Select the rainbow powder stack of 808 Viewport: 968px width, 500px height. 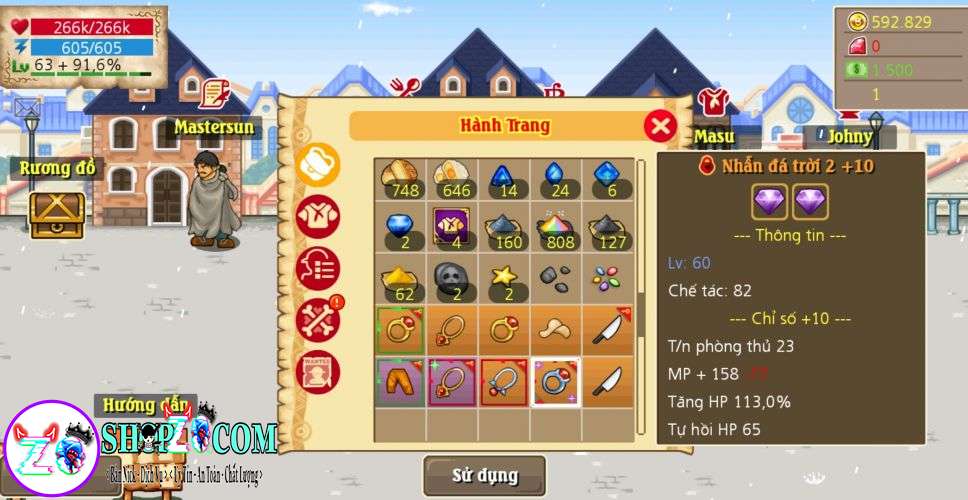556,230
